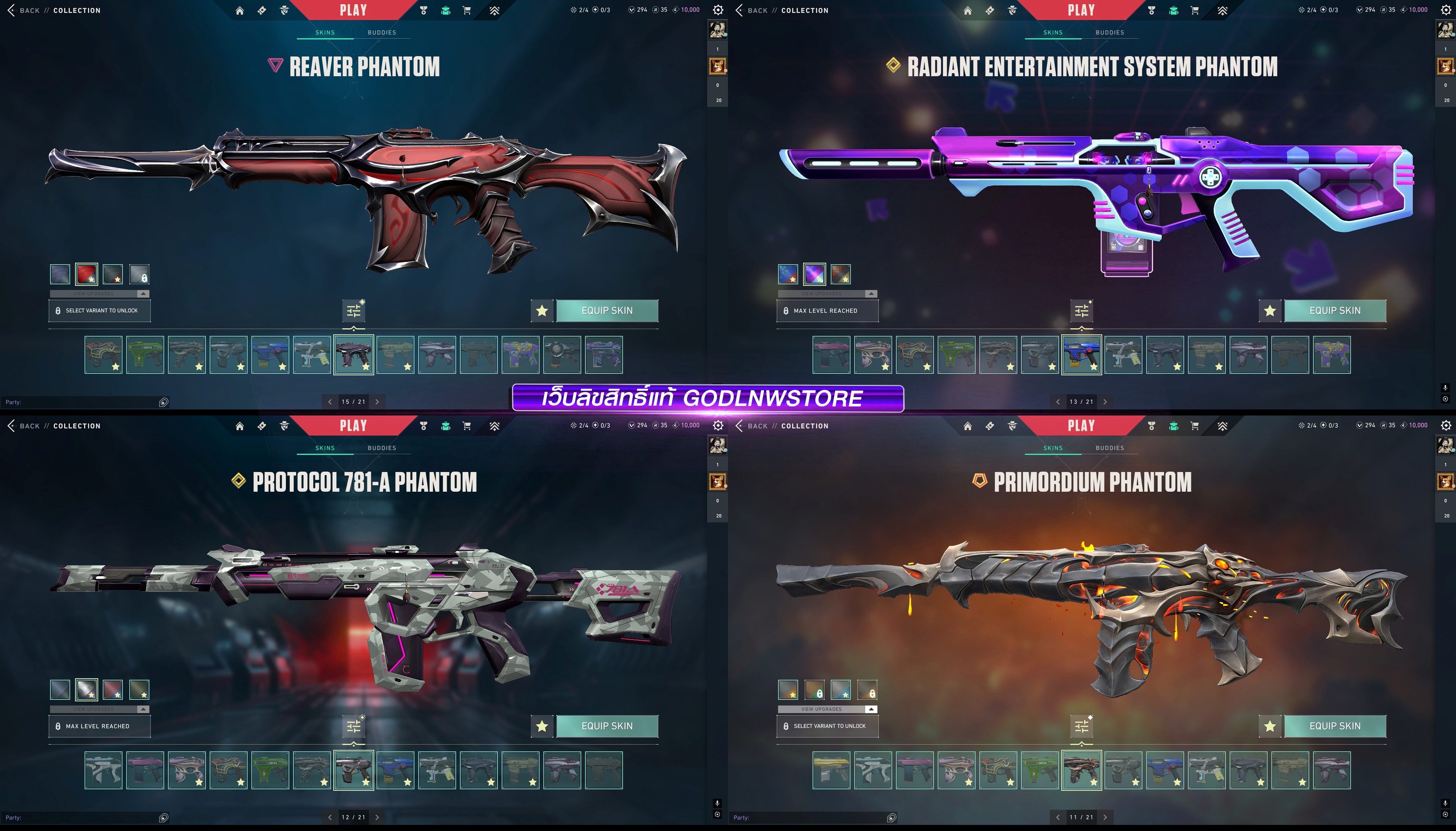Go to previous skin before 11 / 21
This screenshot has height=831, width=1456.
click(1057, 817)
